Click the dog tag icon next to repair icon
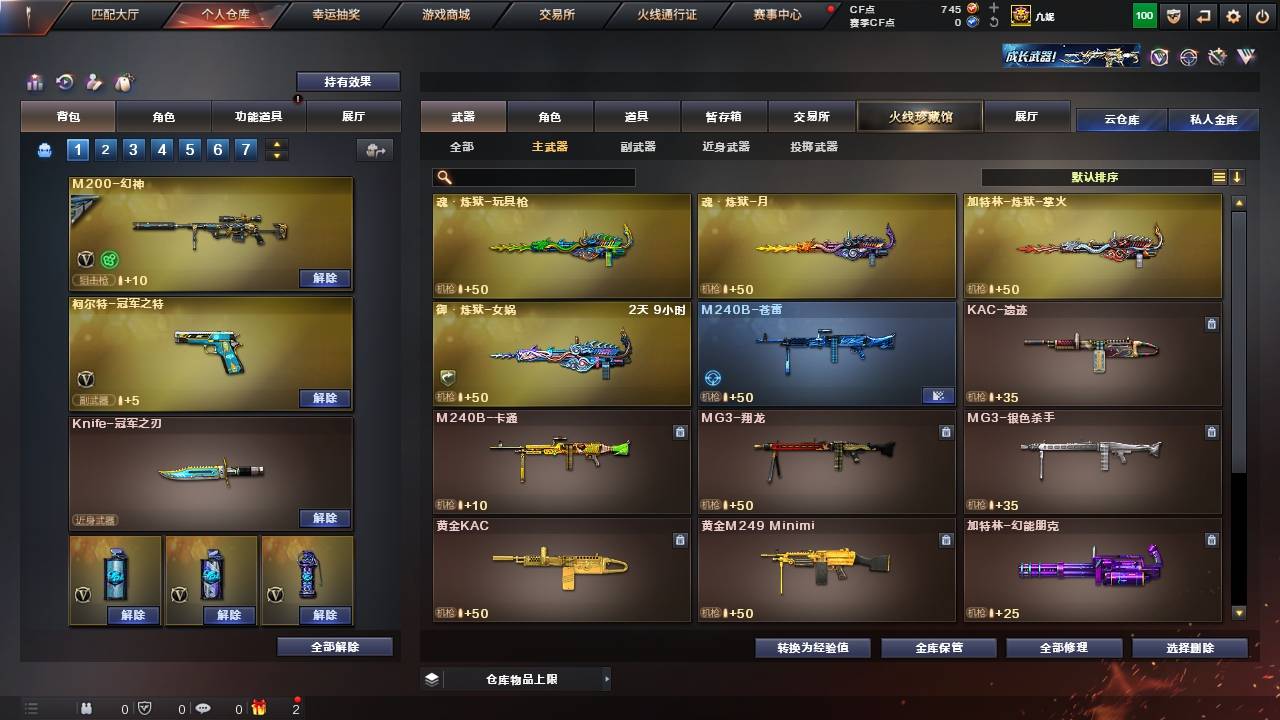The height and width of the screenshot is (720, 1280). 122,80
